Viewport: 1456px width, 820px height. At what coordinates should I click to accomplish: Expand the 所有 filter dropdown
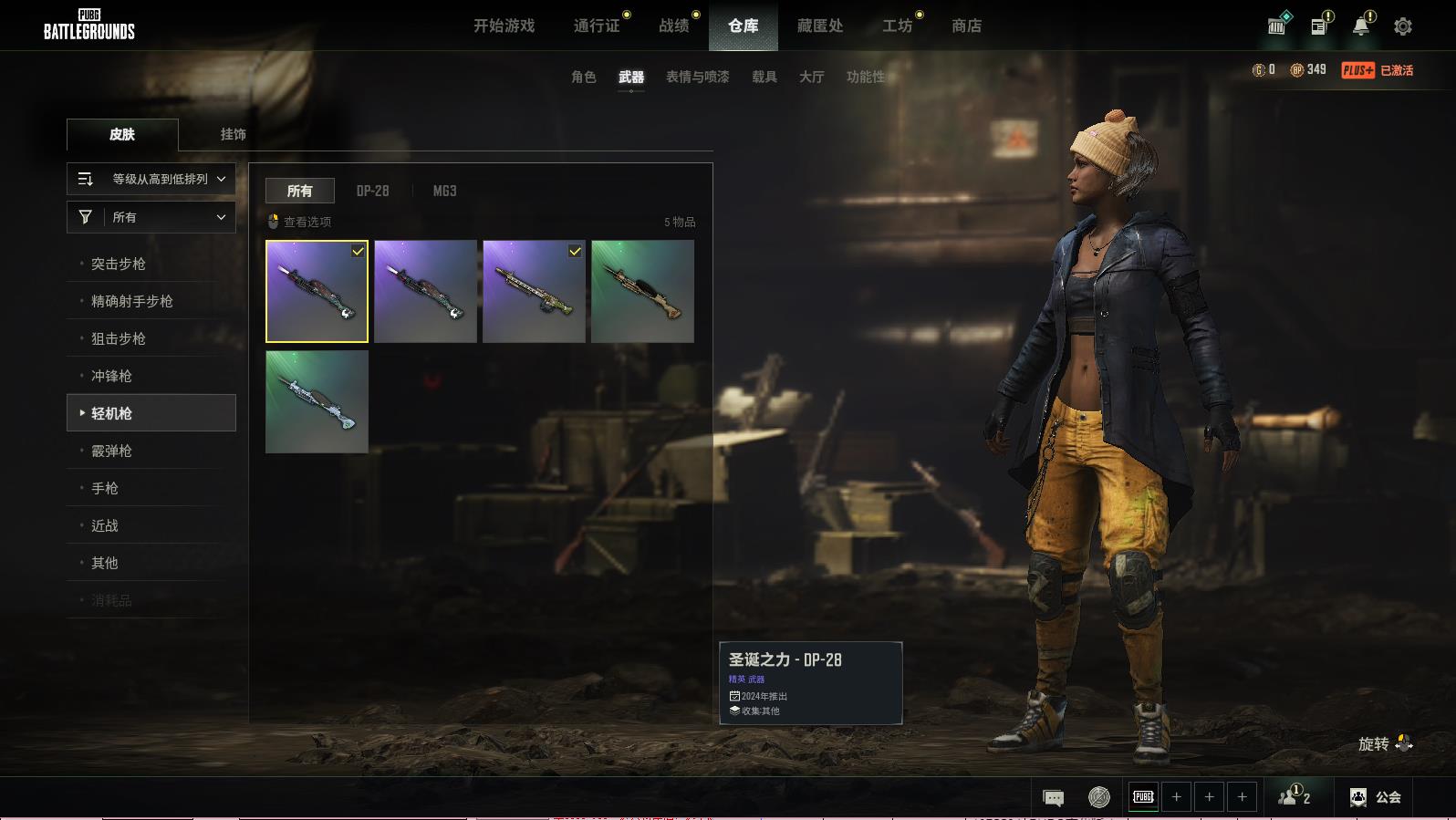151,217
